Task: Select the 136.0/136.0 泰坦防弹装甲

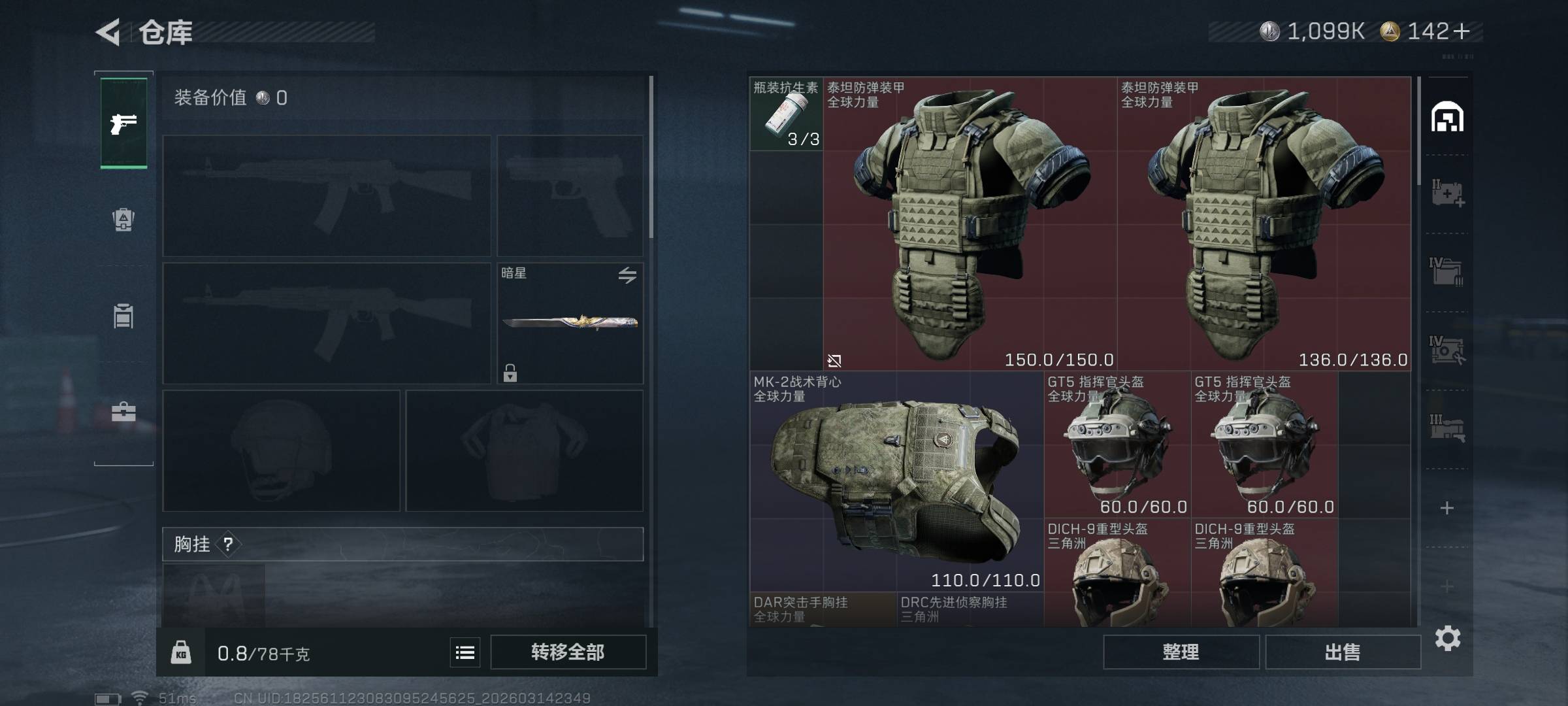Action: [1264, 224]
